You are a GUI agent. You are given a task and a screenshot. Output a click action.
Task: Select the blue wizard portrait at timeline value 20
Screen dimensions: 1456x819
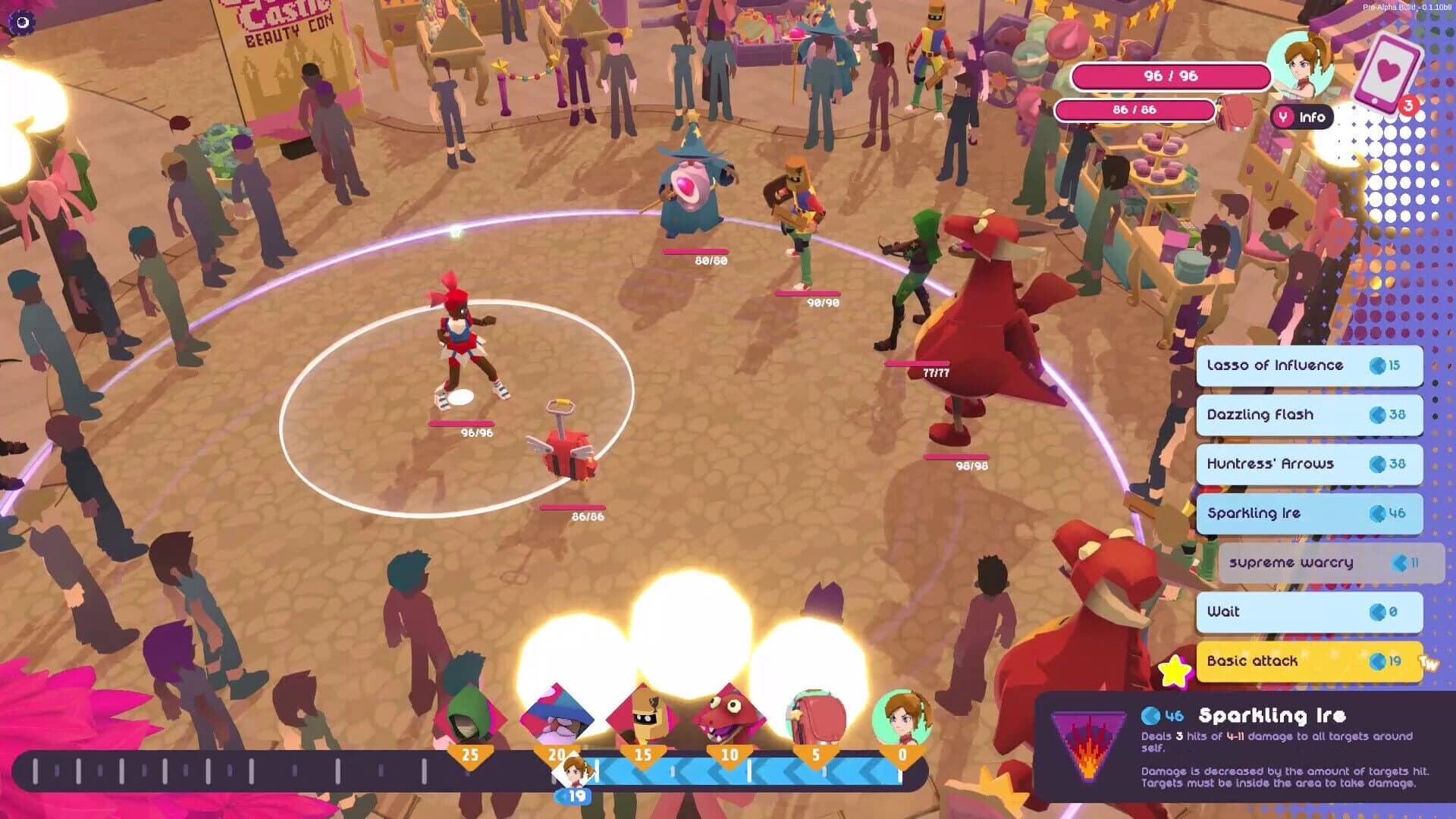tap(559, 715)
